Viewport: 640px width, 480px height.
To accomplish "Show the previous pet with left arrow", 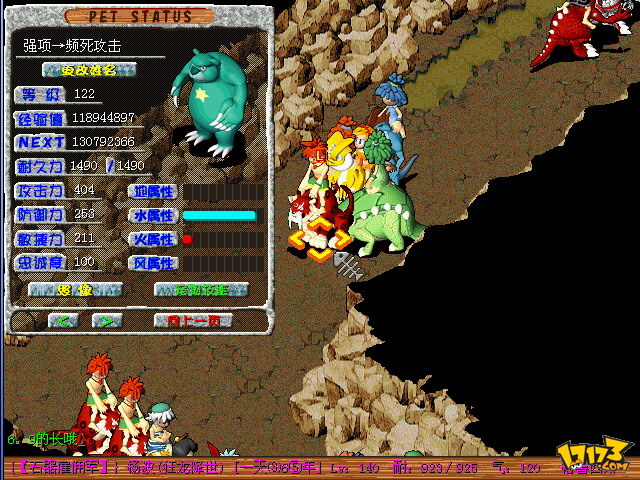I will 63,321.
